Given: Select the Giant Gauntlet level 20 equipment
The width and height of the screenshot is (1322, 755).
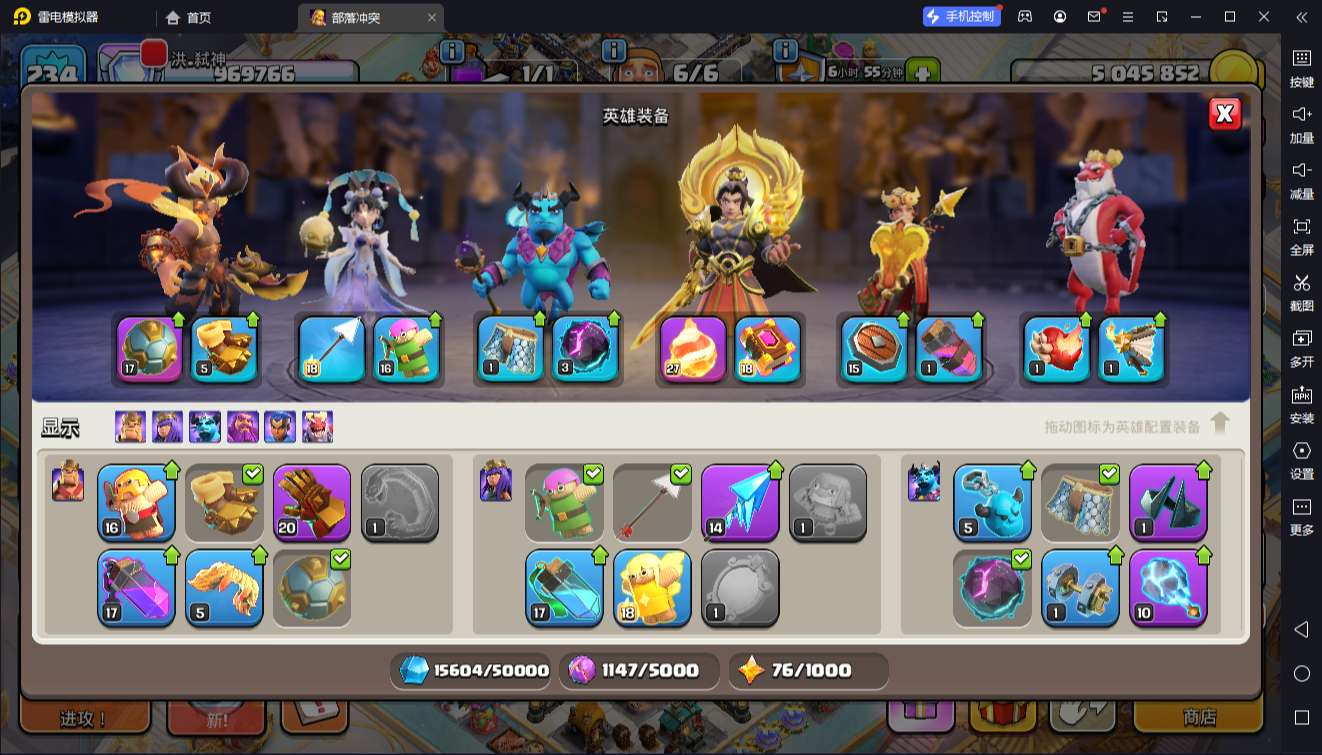Looking at the screenshot, I should coord(312,502).
